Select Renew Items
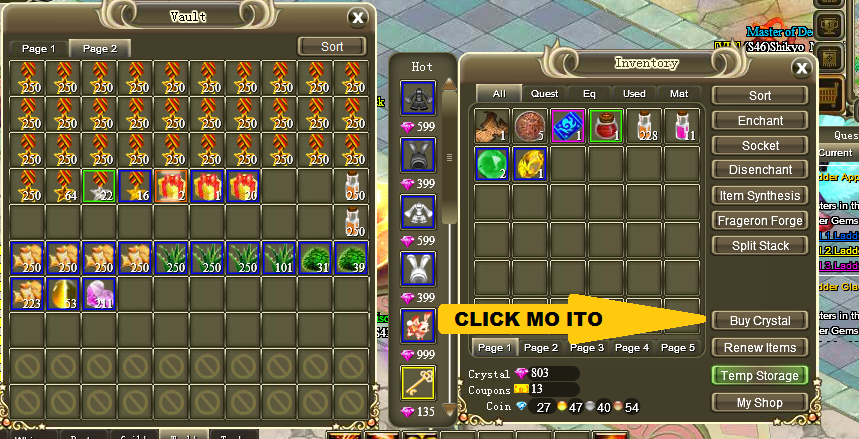Image resolution: width=859 pixels, height=439 pixels. [x=760, y=348]
